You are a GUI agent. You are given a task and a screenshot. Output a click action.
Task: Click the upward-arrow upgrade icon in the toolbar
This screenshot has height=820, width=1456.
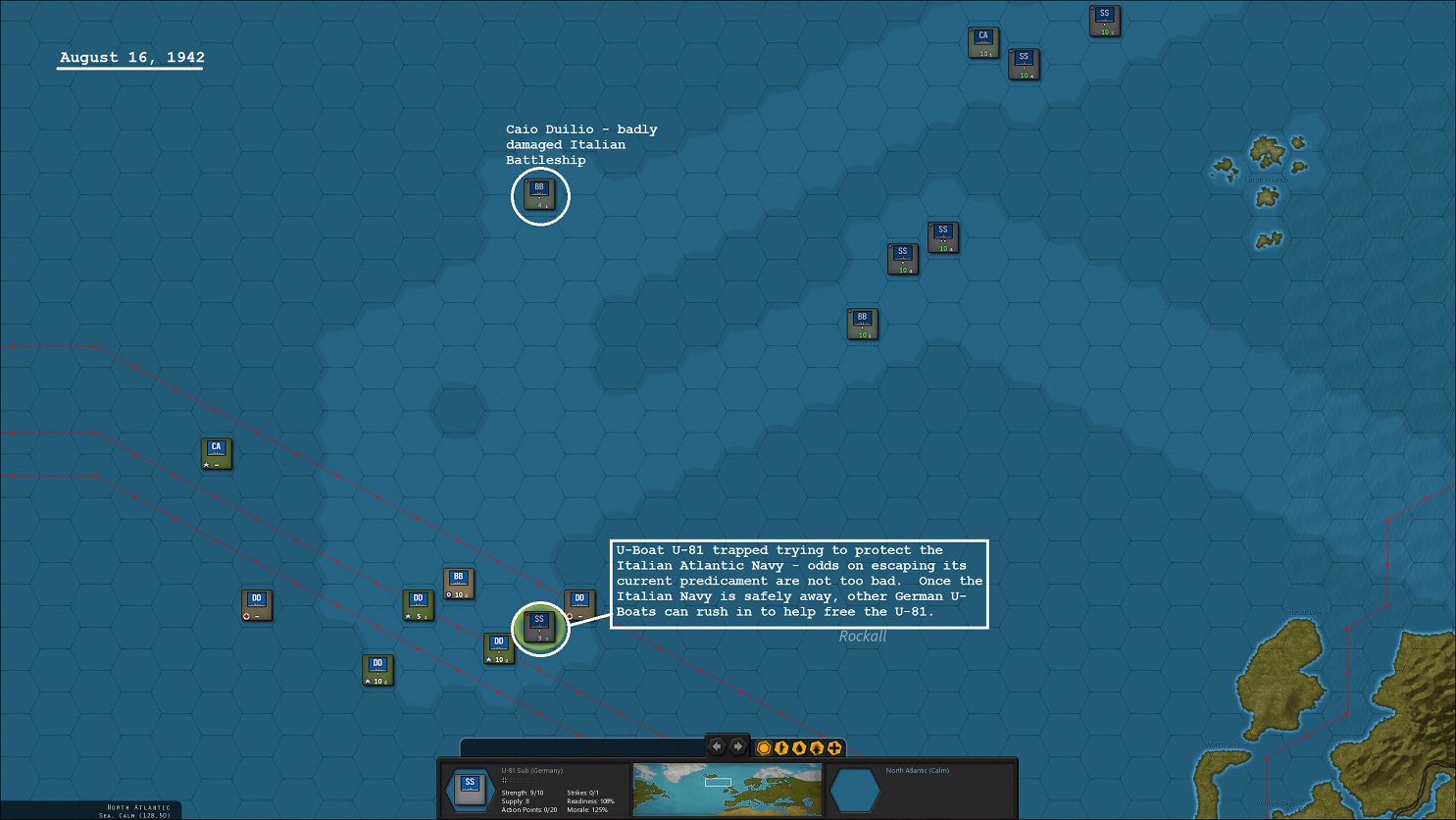pos(817,747)
